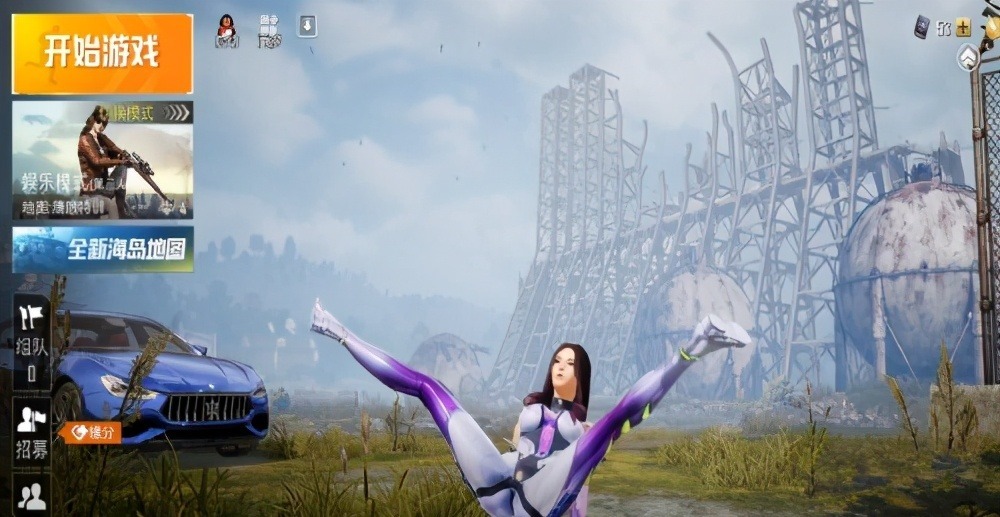The image size is (1000, 517).
Task: Add currency with the yellow plus button
Action: 963,27
